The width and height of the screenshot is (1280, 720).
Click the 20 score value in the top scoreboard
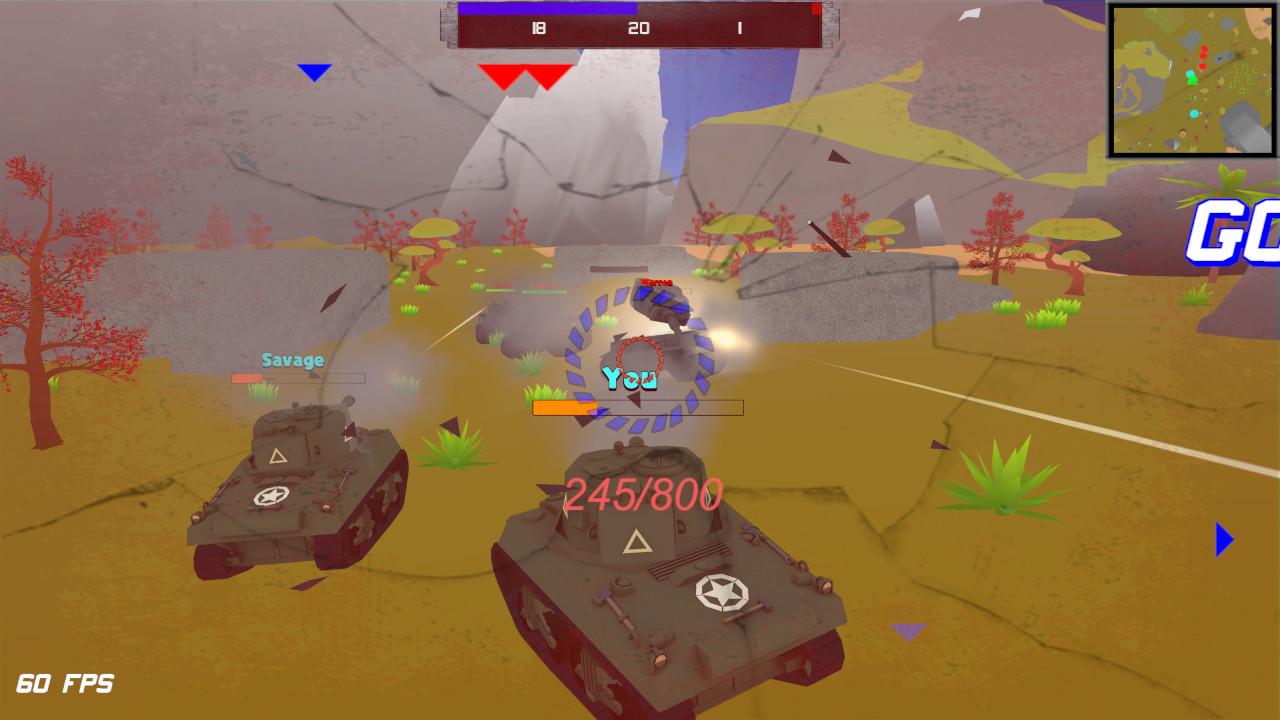tap(639, 29)
